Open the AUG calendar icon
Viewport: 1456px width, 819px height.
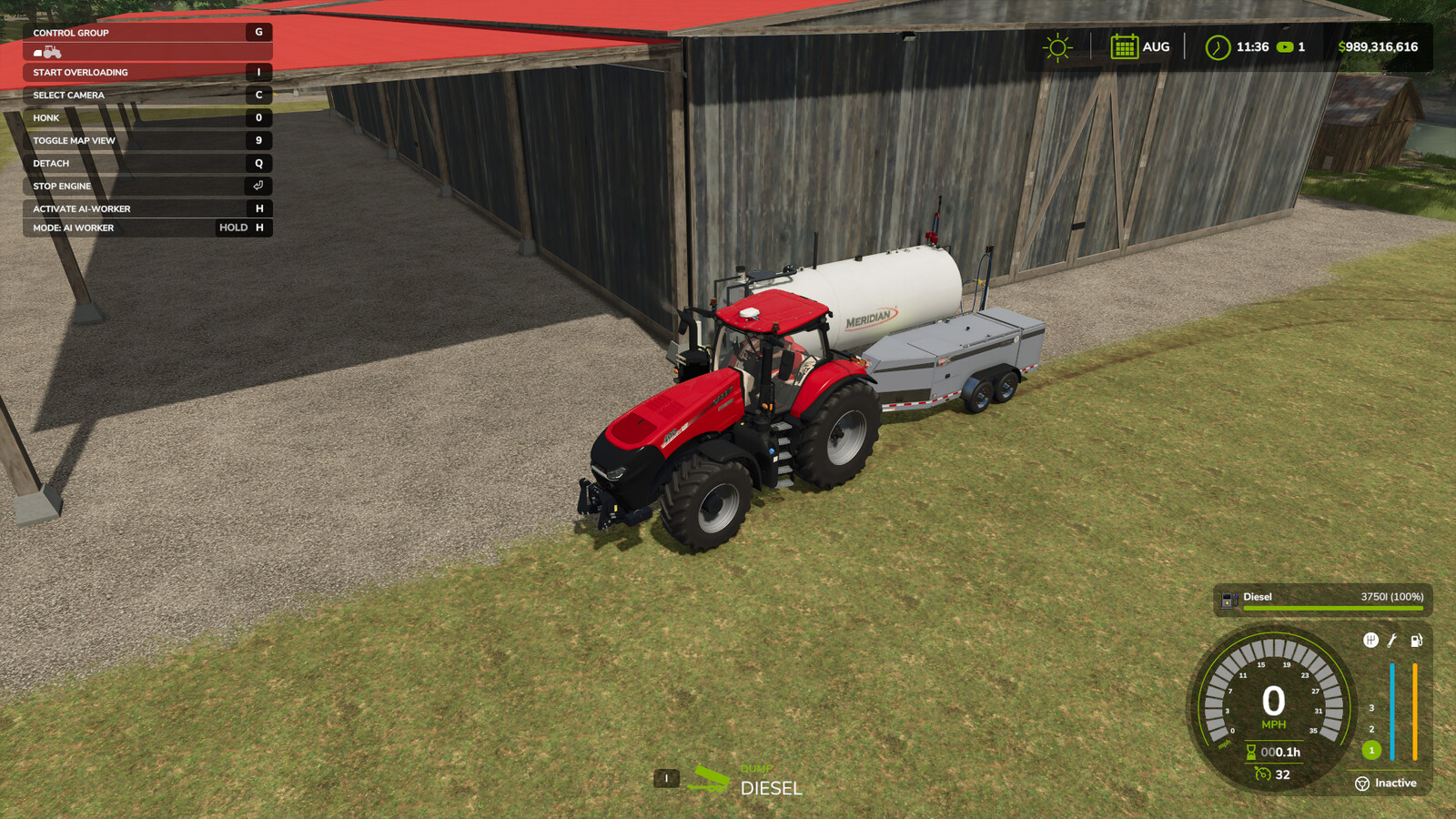click(1128, 45)
